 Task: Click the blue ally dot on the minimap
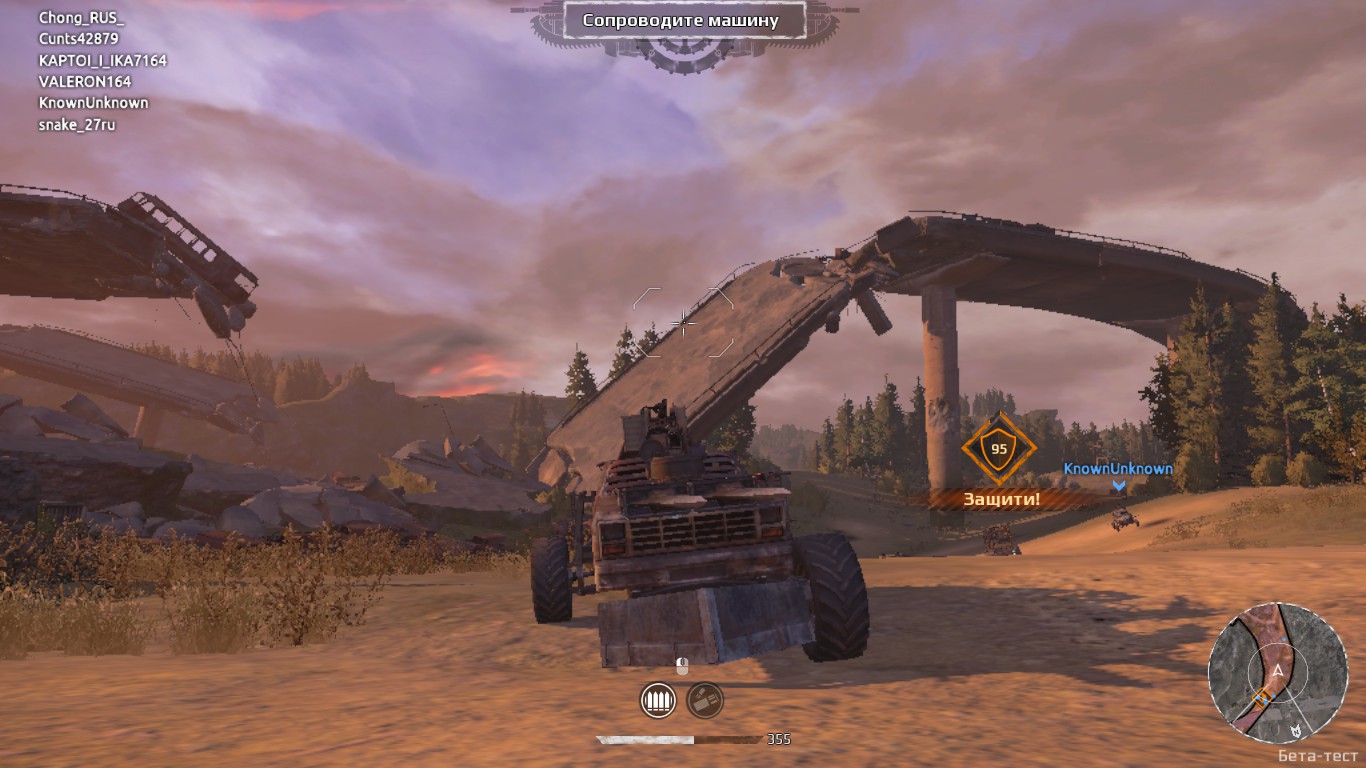click(1285, 639)
